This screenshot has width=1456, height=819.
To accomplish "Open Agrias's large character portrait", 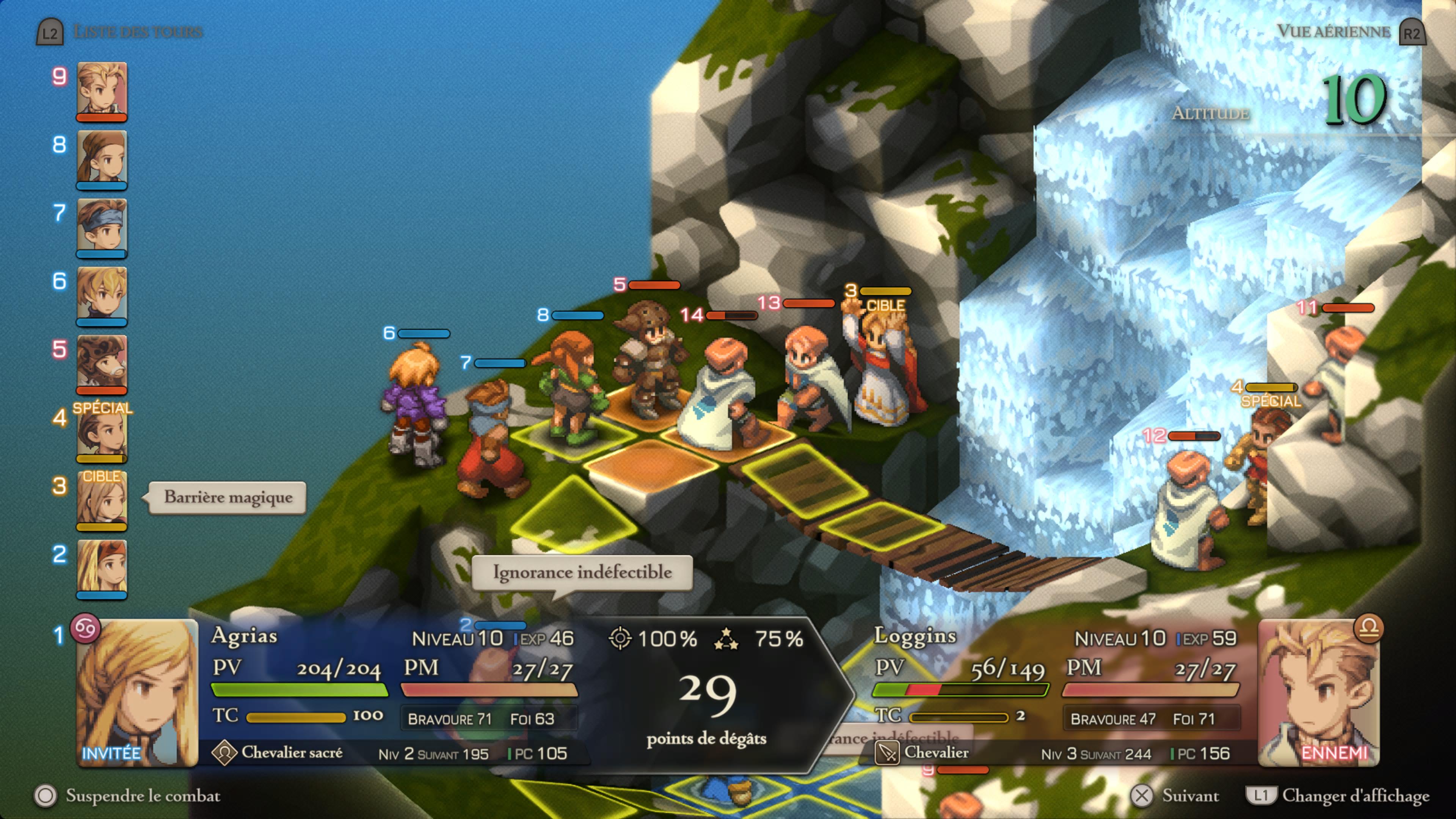I will 137,692.
